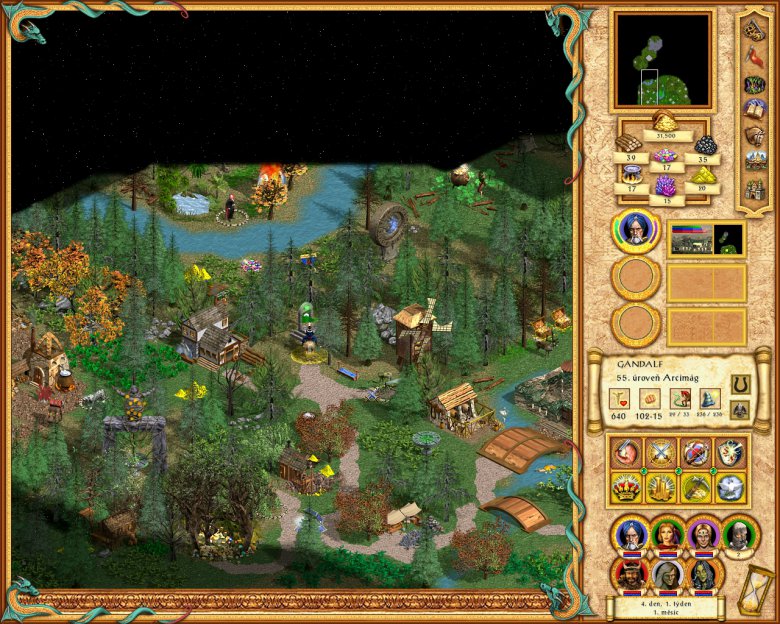Choose the grey-hooded hero portrait
The width and height of the screenshot is (780, 624).
667,573
